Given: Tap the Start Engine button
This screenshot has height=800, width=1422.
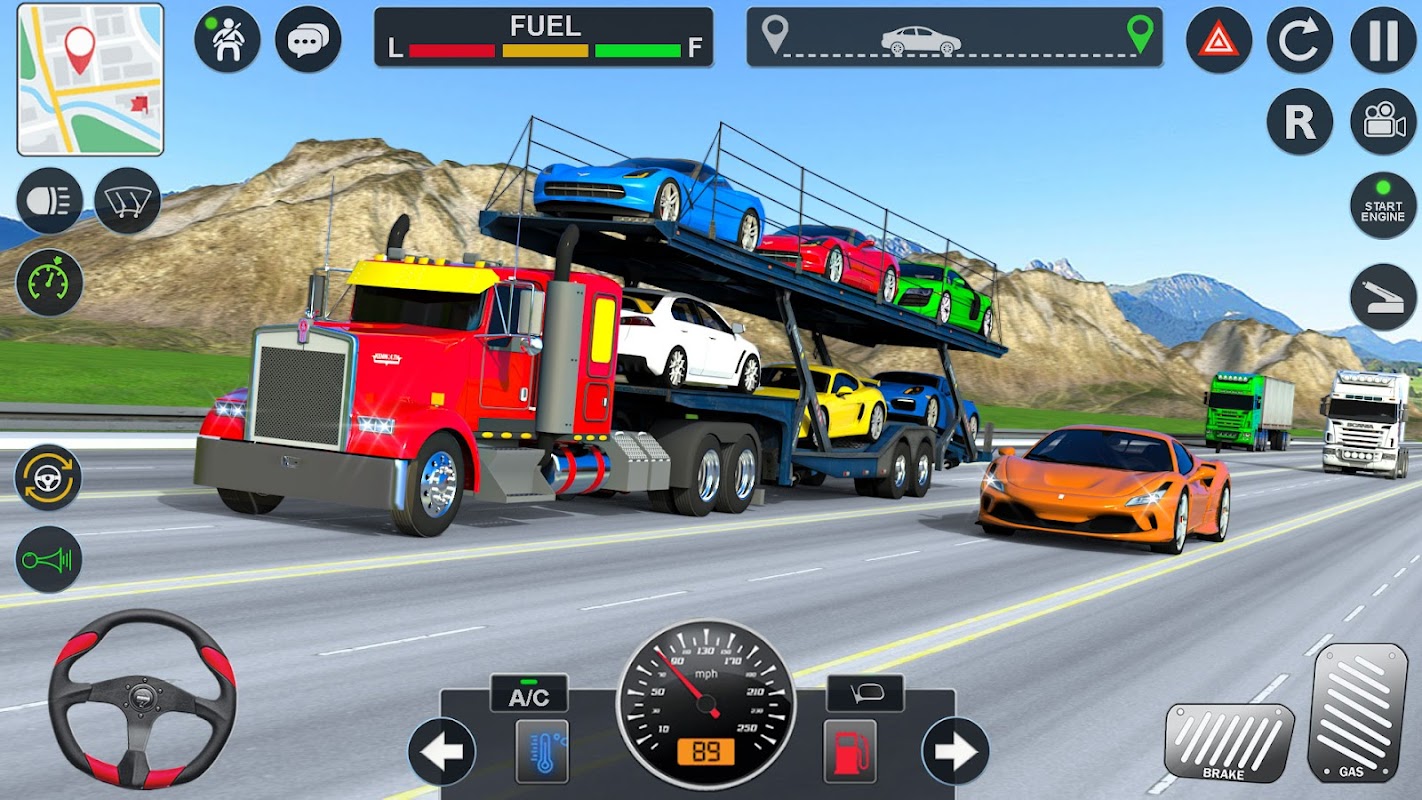Looking at the screenshot, I should tap(1383, 205).
